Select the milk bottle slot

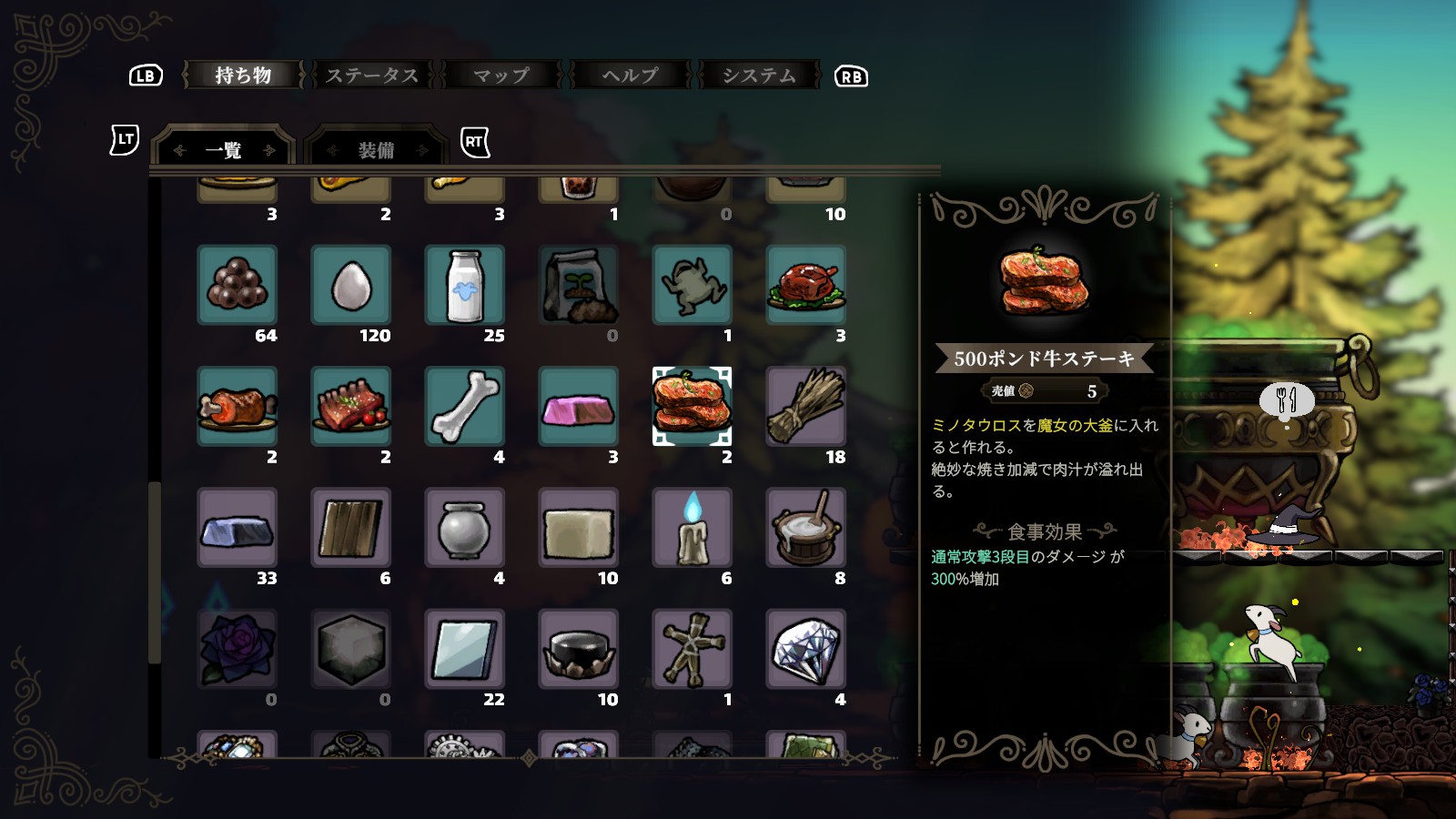point(465,285)
